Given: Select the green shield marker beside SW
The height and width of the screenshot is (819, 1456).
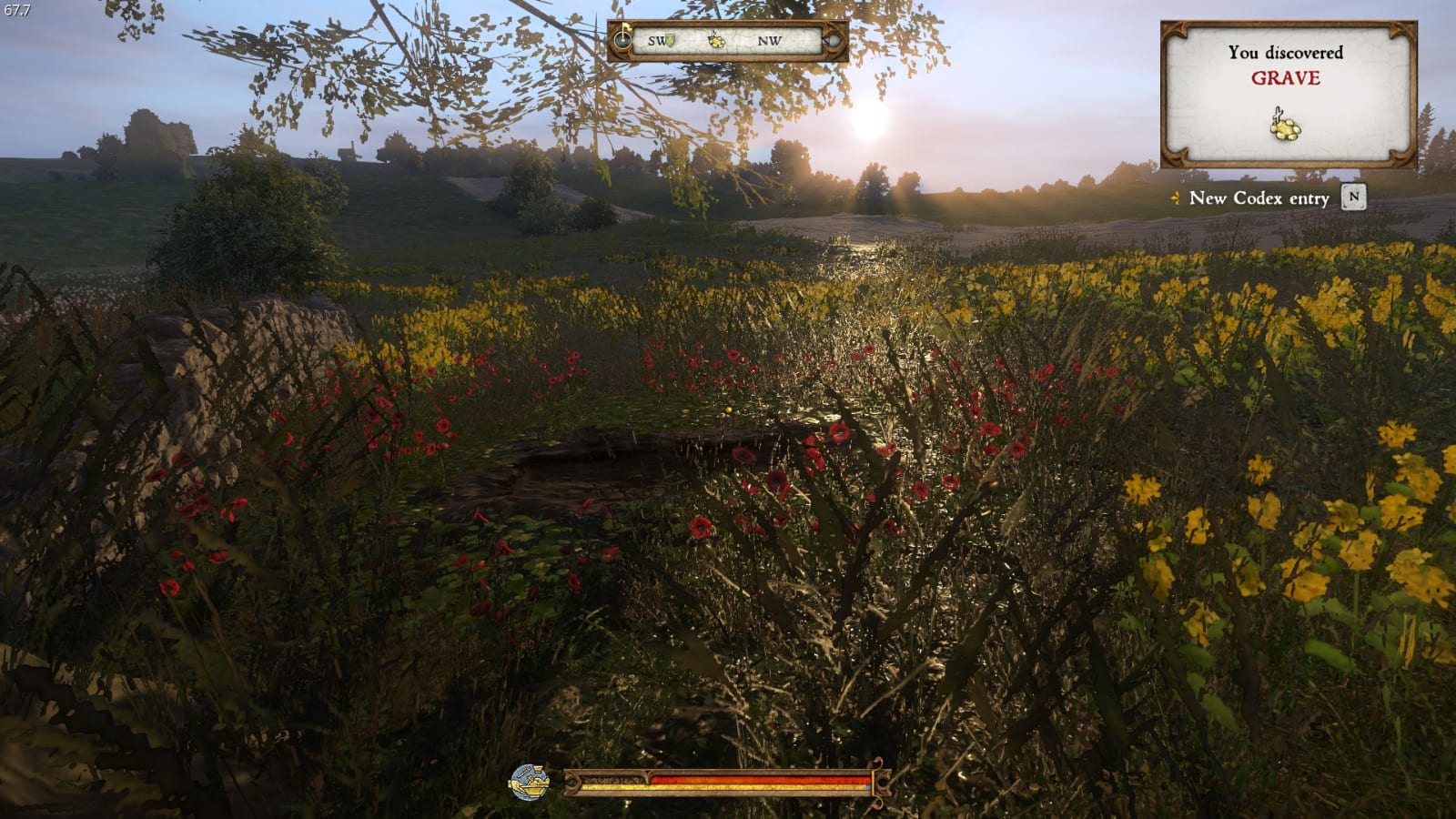Looking at the screenshot, I should pos(671,41).
